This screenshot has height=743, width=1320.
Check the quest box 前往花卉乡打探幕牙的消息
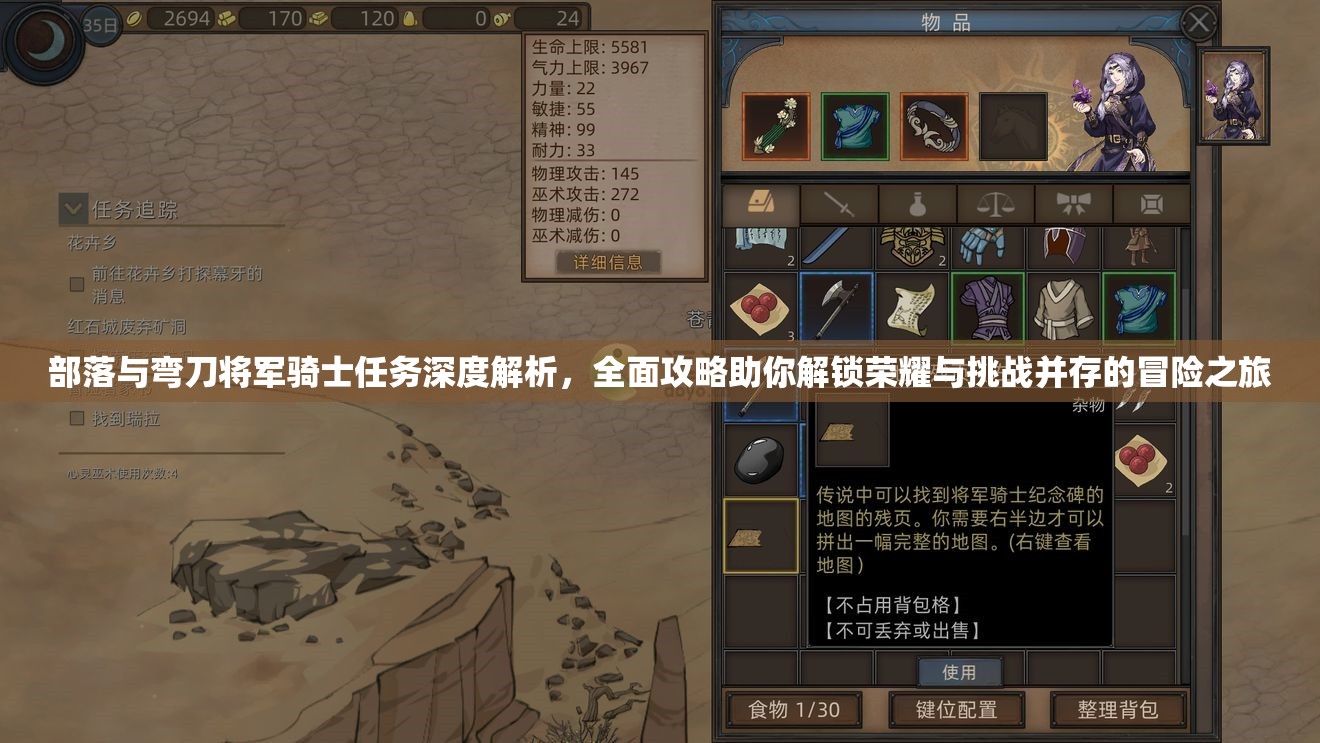[x=76, y=283]
